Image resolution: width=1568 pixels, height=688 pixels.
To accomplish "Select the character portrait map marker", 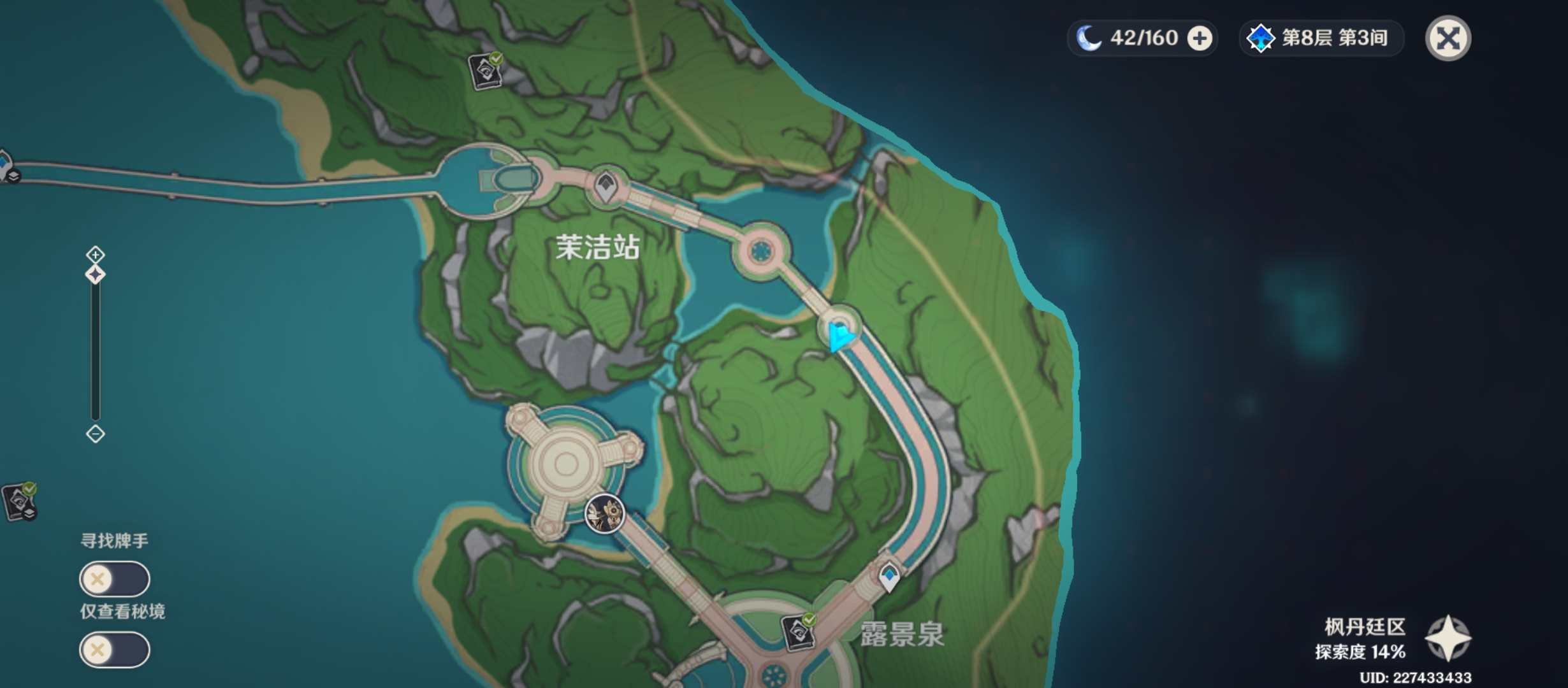I will (604, 513).
